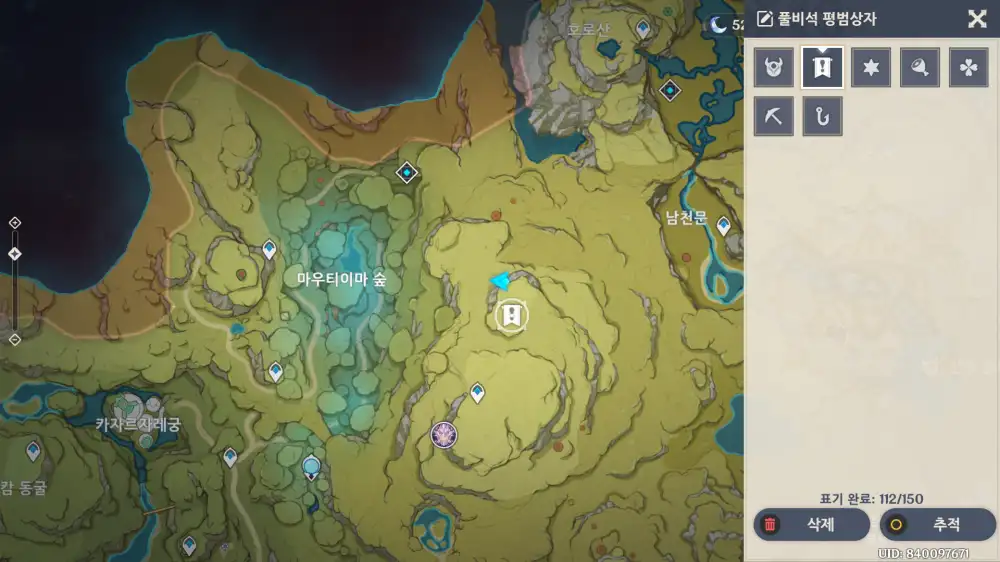Select the diamond-shaped statue marker above 마우티이마 숲

[x=406, y=173]
